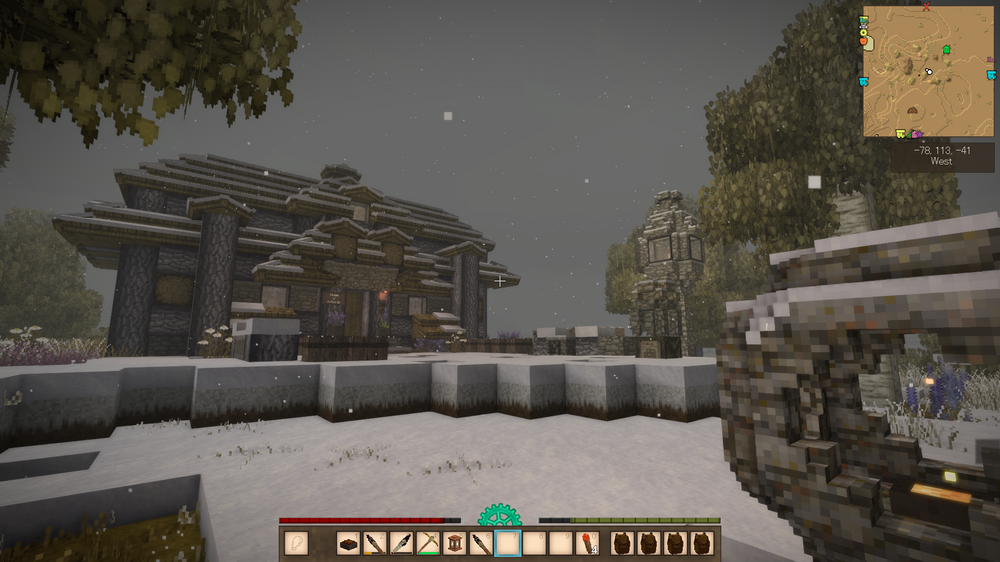1000x562 pixels.
Task: Select the brown mound marker on the minimap
Action: tap(913, 110)
